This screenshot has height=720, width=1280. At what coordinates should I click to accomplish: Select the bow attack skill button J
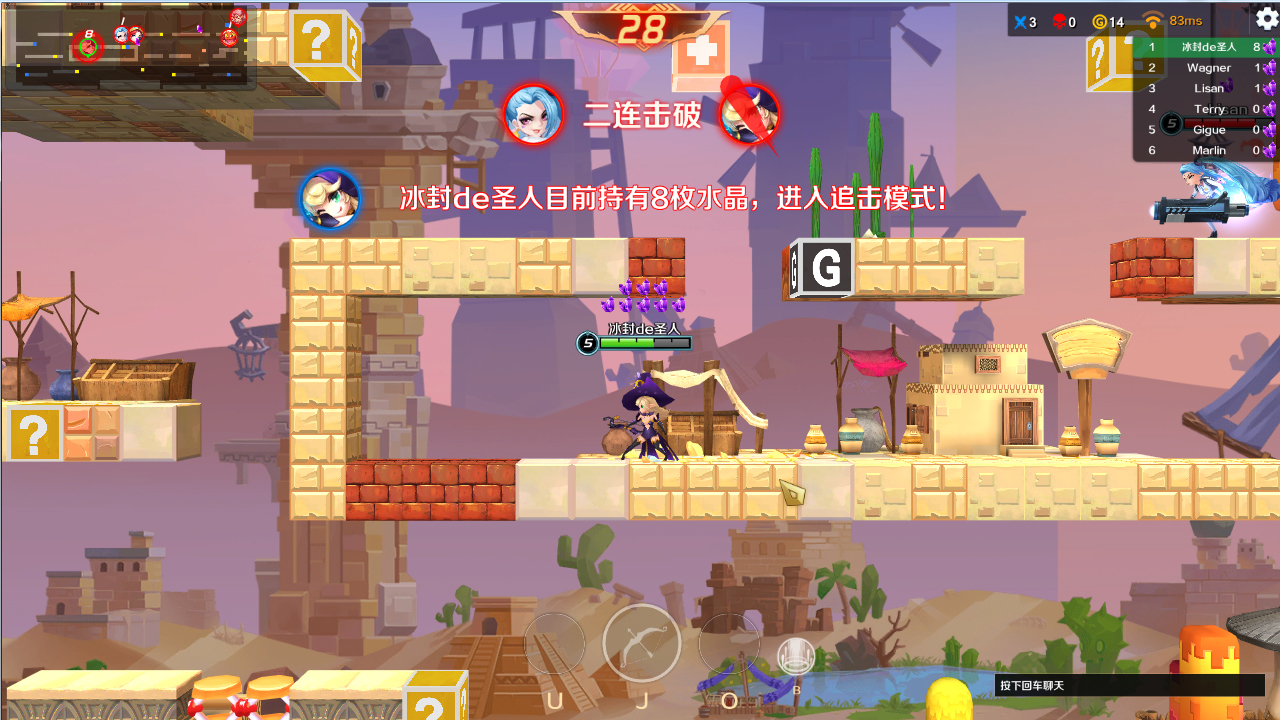pos(641,644)
